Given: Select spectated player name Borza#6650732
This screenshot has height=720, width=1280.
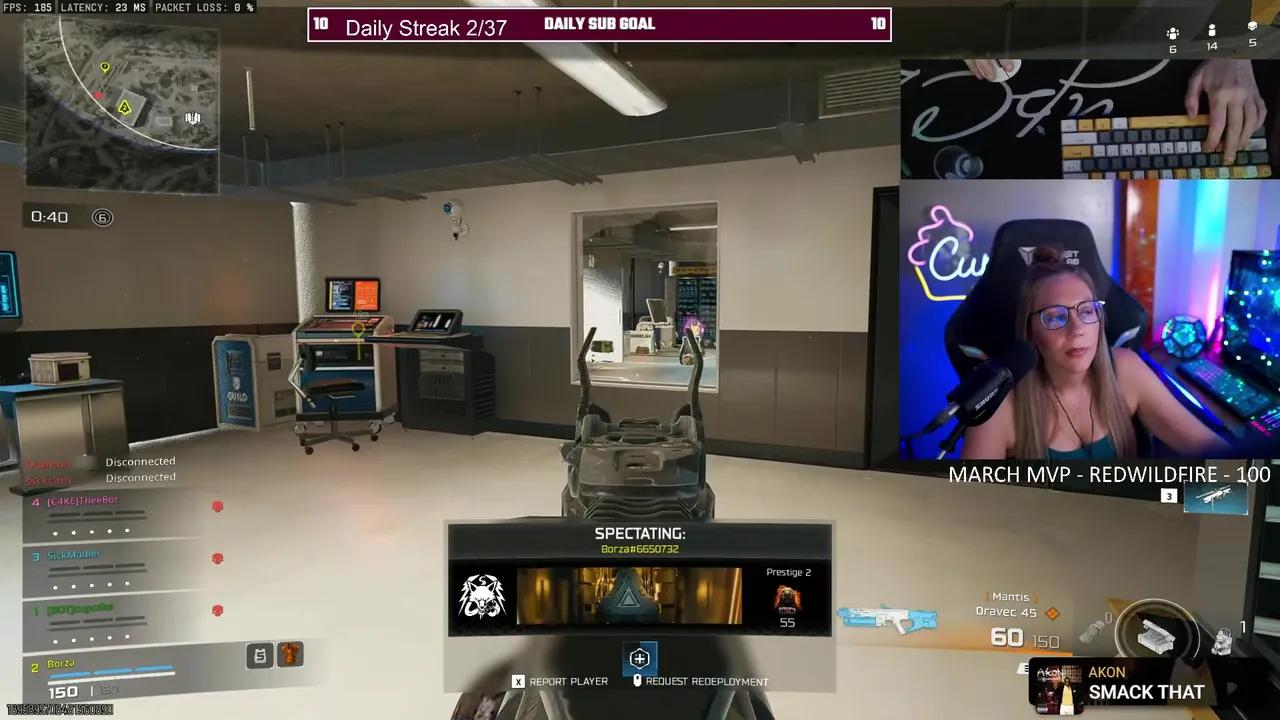Looking at the screenshot, I should [640, 548].
